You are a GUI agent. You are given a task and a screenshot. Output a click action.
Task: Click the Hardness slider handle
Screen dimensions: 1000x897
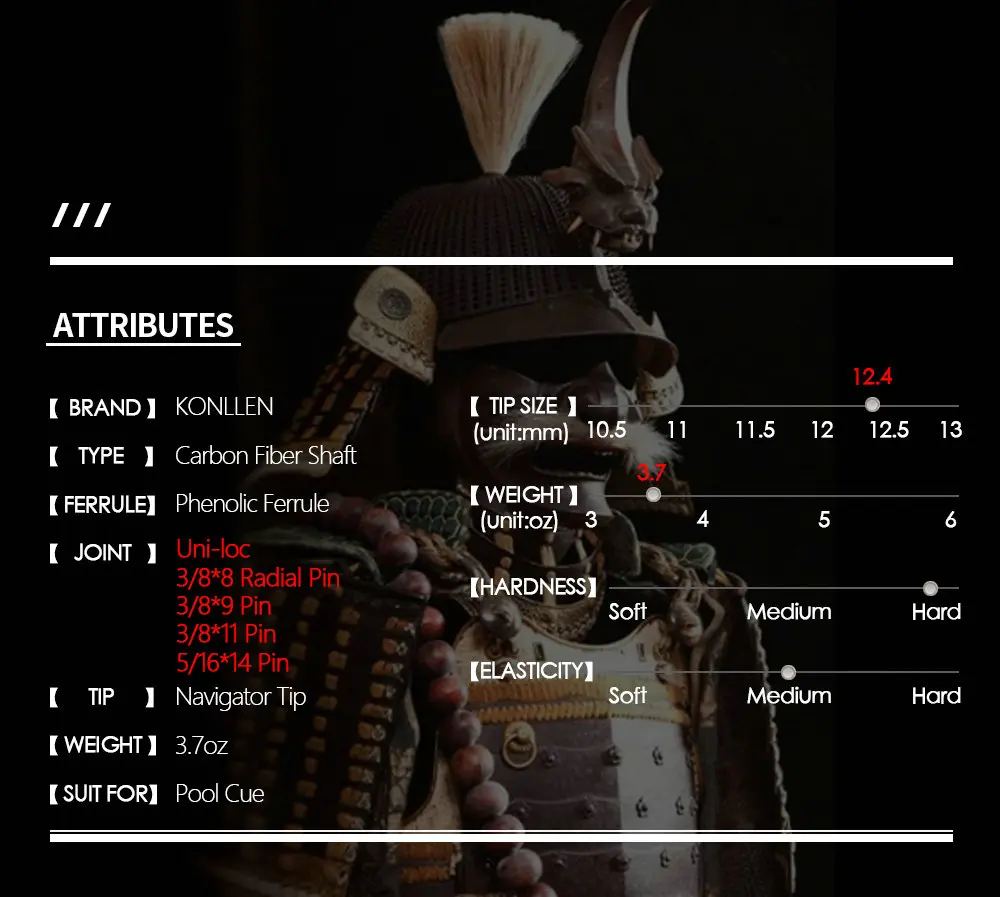[x=930, y=588]
